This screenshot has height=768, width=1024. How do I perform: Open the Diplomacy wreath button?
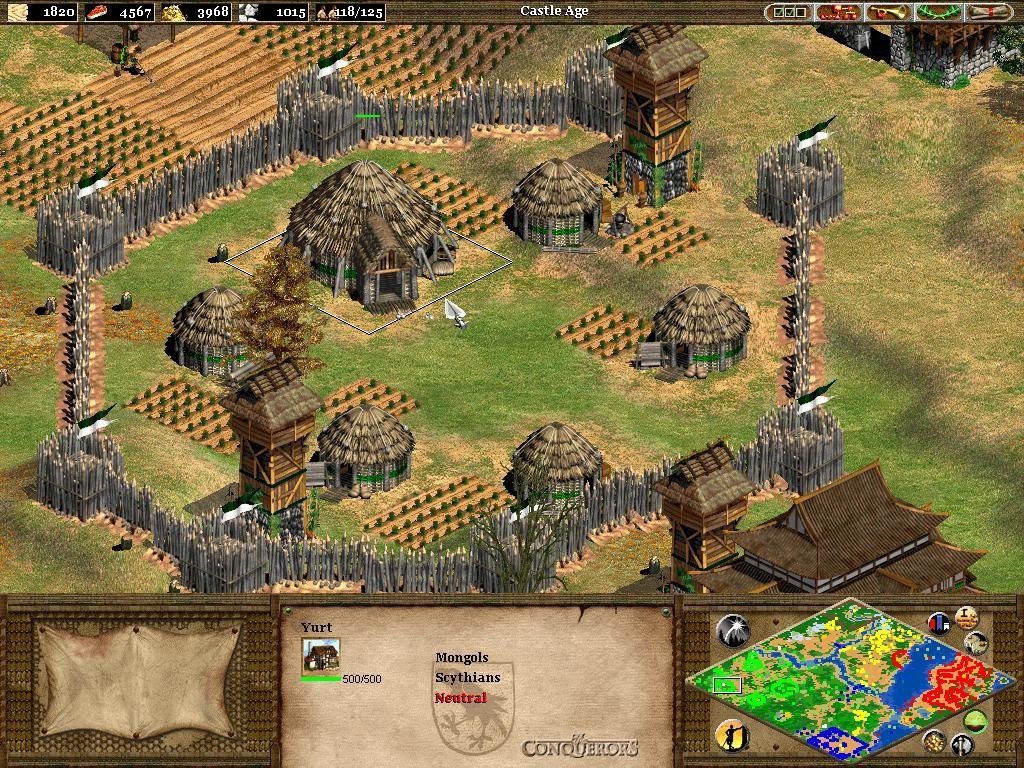point(938,12)
